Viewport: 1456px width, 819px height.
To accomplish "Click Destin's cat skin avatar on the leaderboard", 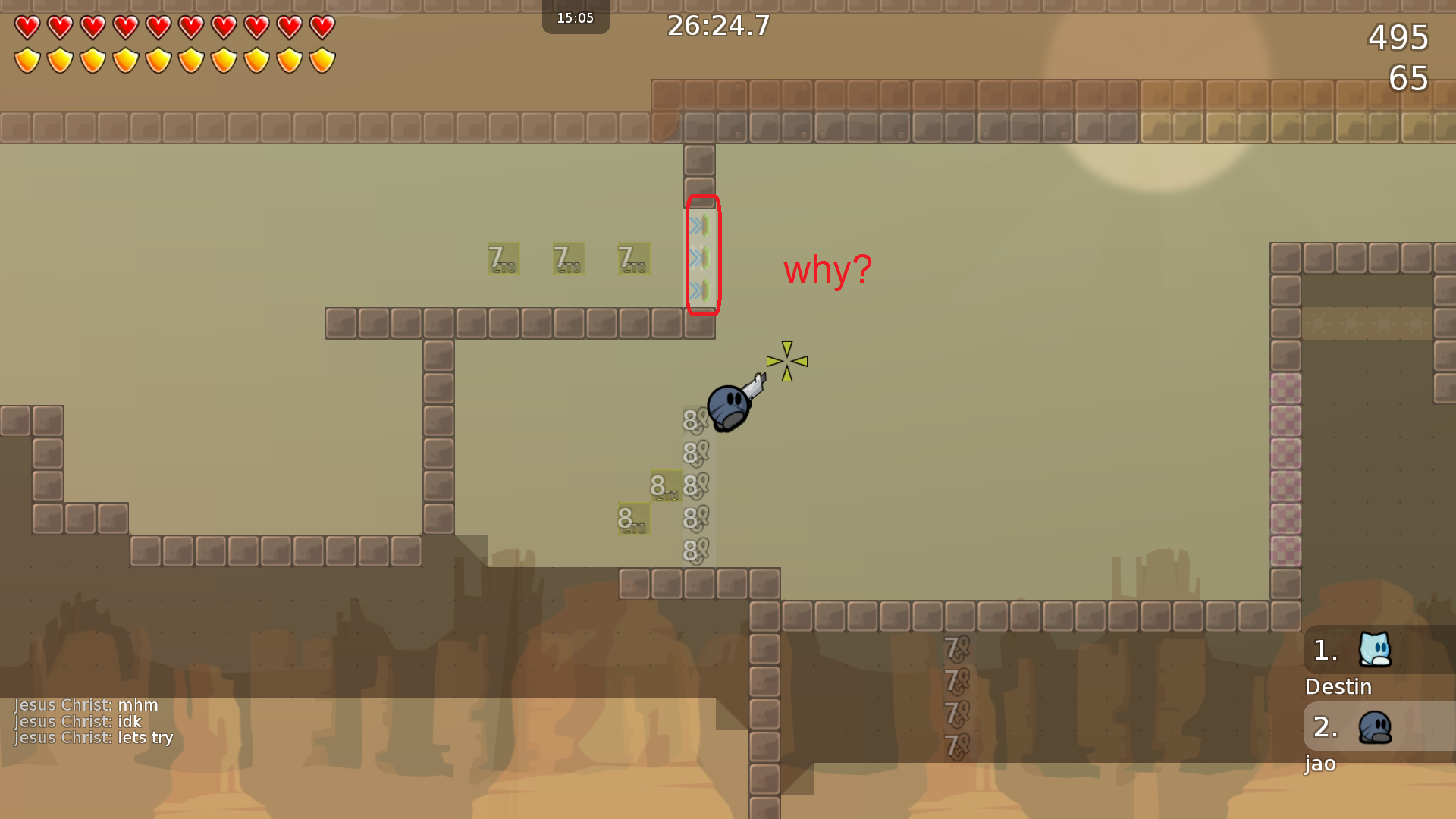I will [x=1374, y=650].
